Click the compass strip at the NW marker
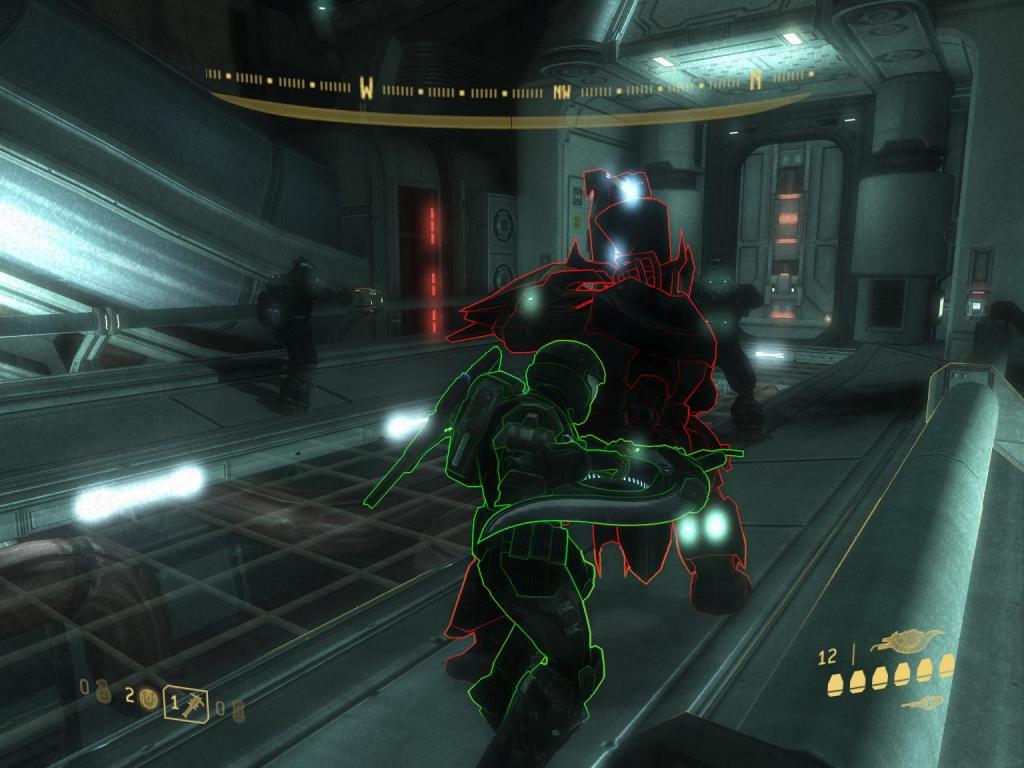 [562, 91]
